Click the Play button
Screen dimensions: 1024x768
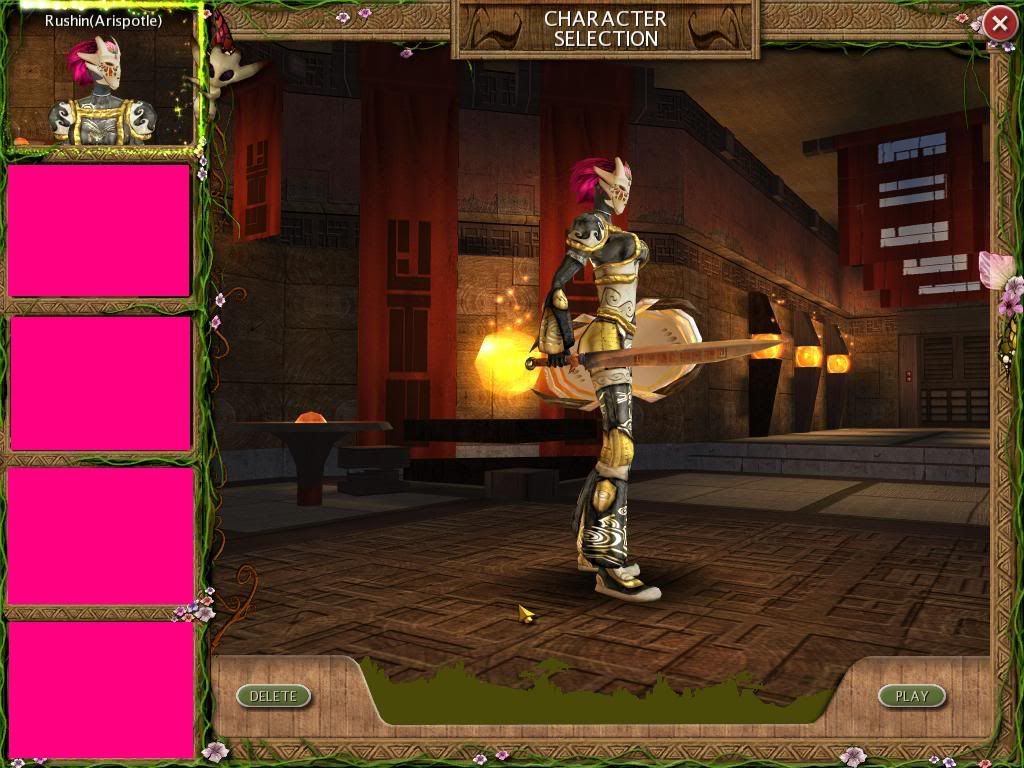[911, 696]
